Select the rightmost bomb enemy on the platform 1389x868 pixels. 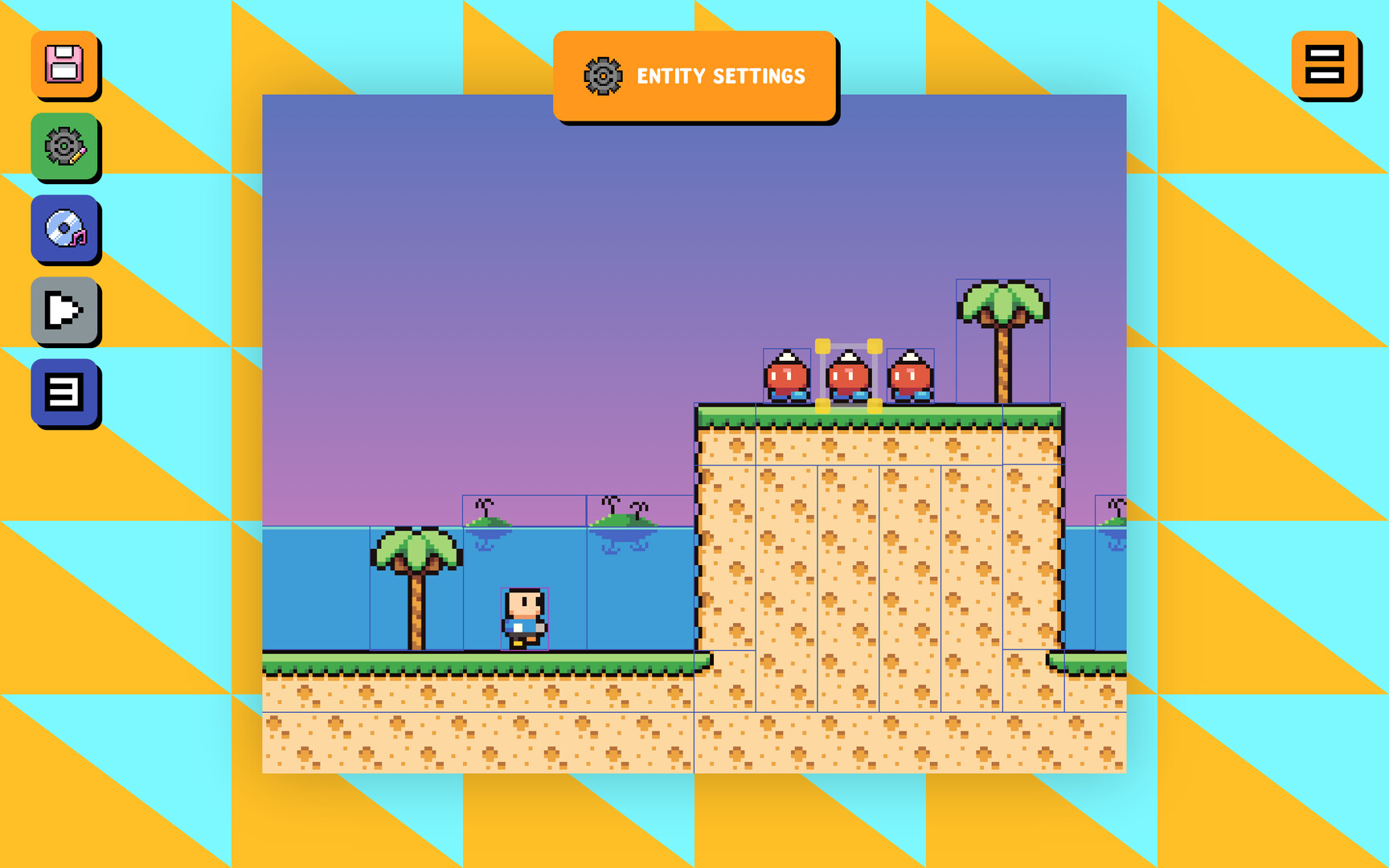911,376
